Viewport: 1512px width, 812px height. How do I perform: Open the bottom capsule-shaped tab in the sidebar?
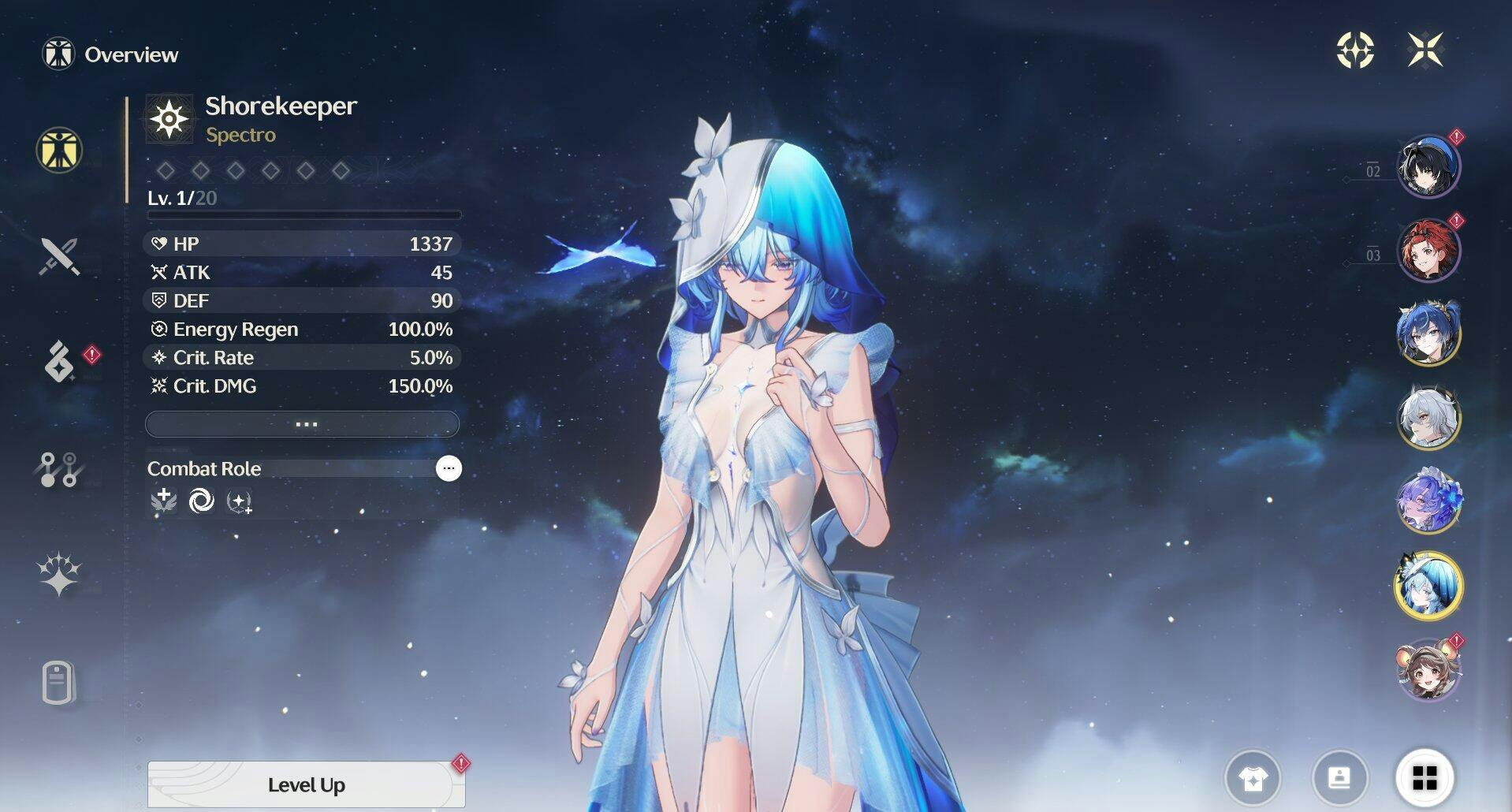tap(59, 683)
